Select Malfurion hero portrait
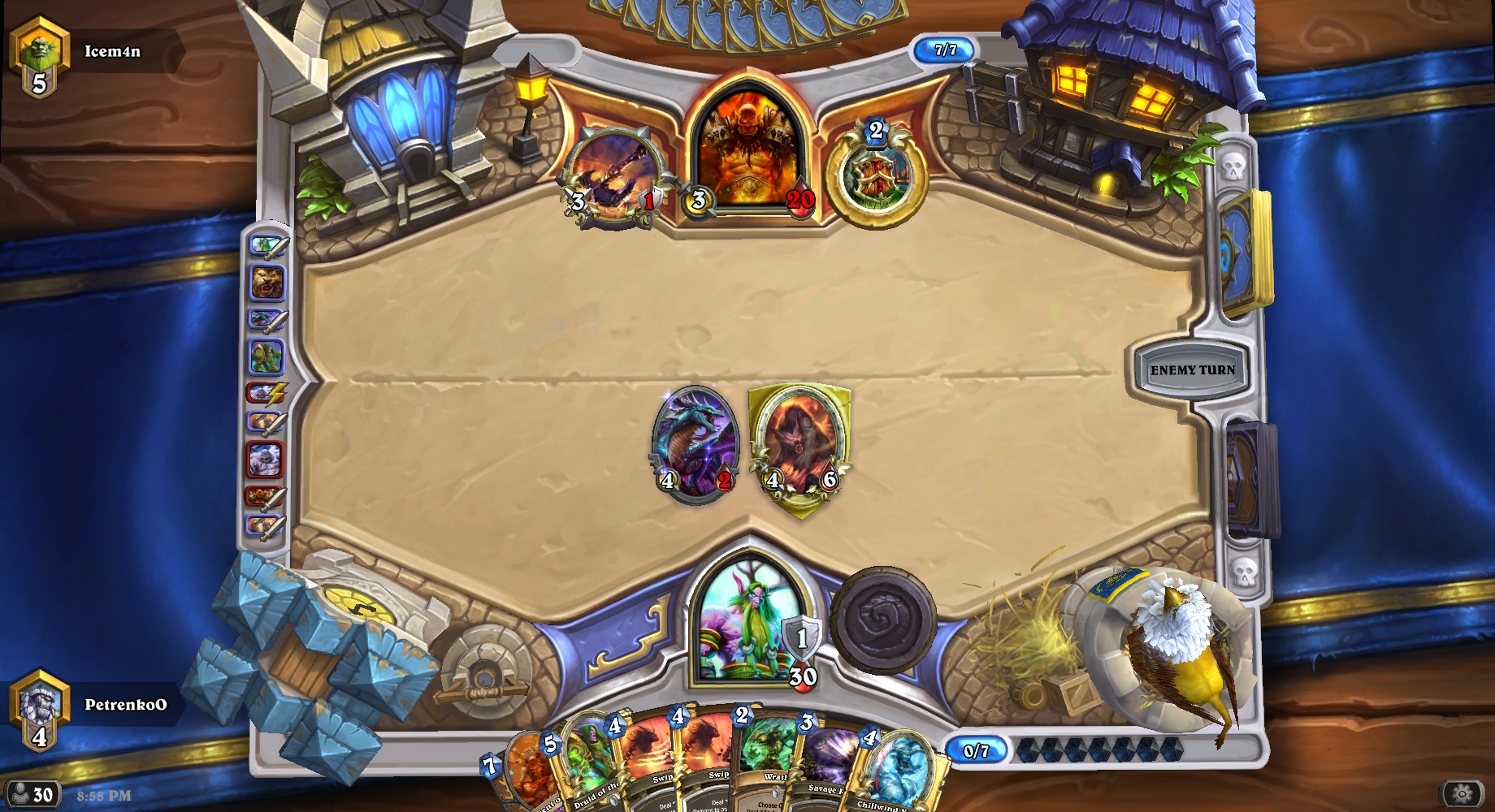1495x812 pixels. coord(747,620)
